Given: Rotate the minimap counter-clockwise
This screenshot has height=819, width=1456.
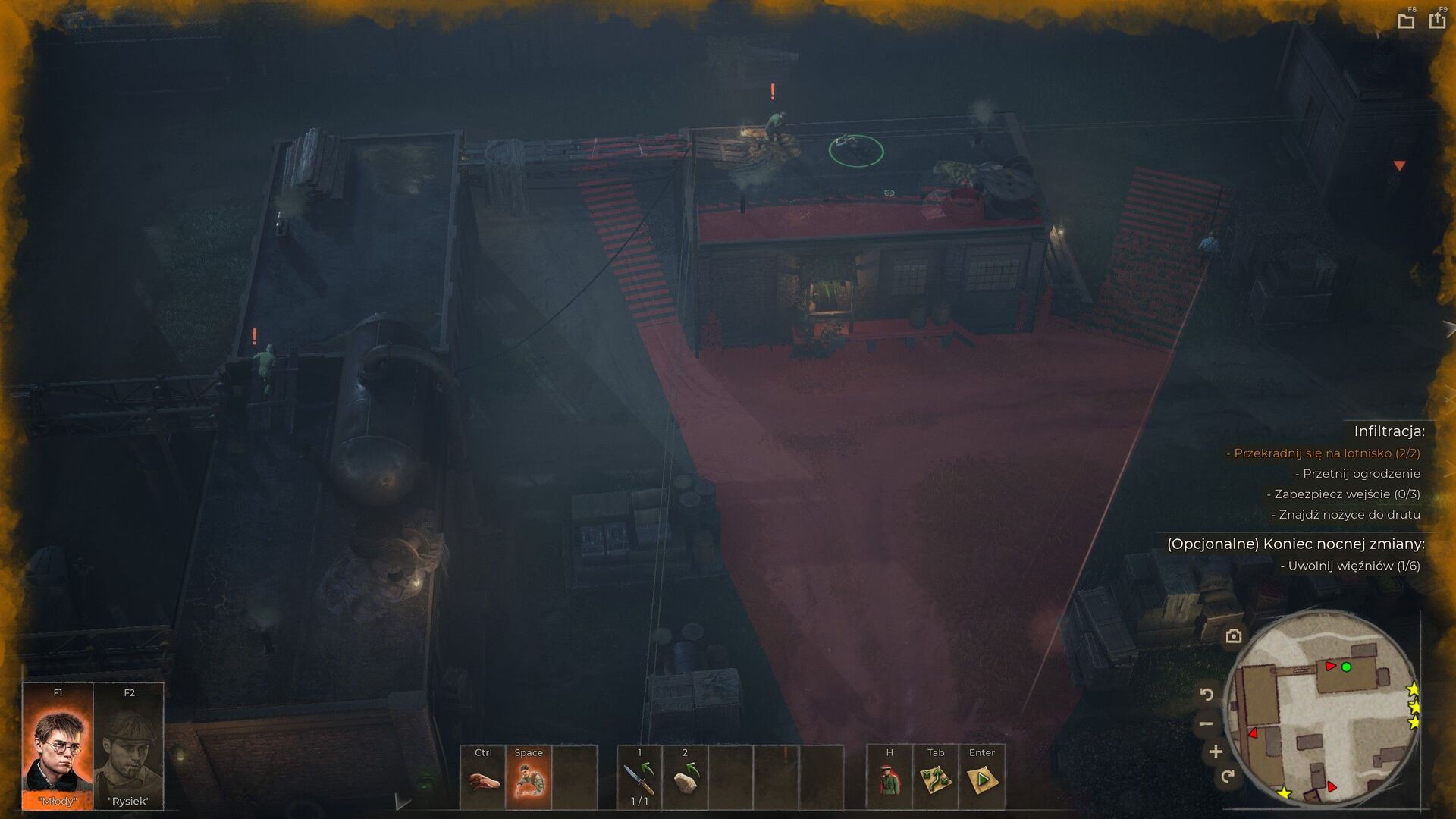Looking at the screenshot, I should point(1207,694).
